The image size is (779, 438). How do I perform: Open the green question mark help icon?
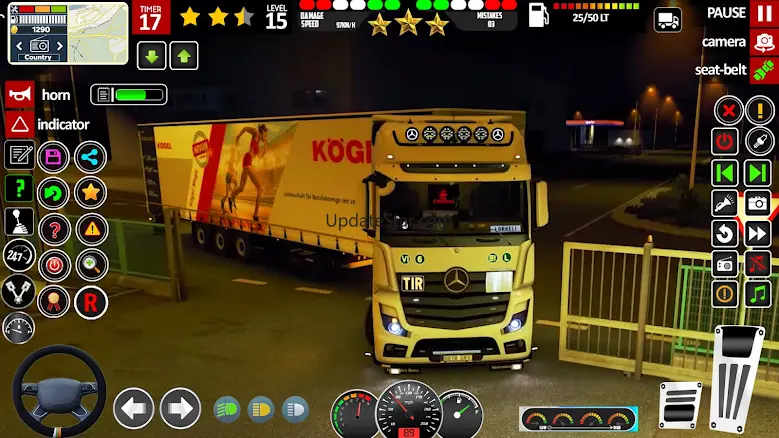(19, 189)
